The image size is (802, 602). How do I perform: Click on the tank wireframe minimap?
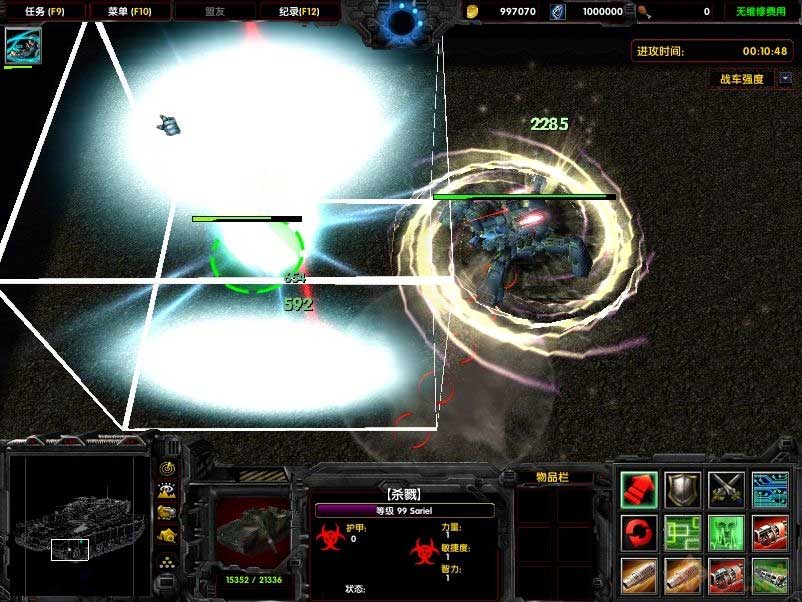click(77, 520)
